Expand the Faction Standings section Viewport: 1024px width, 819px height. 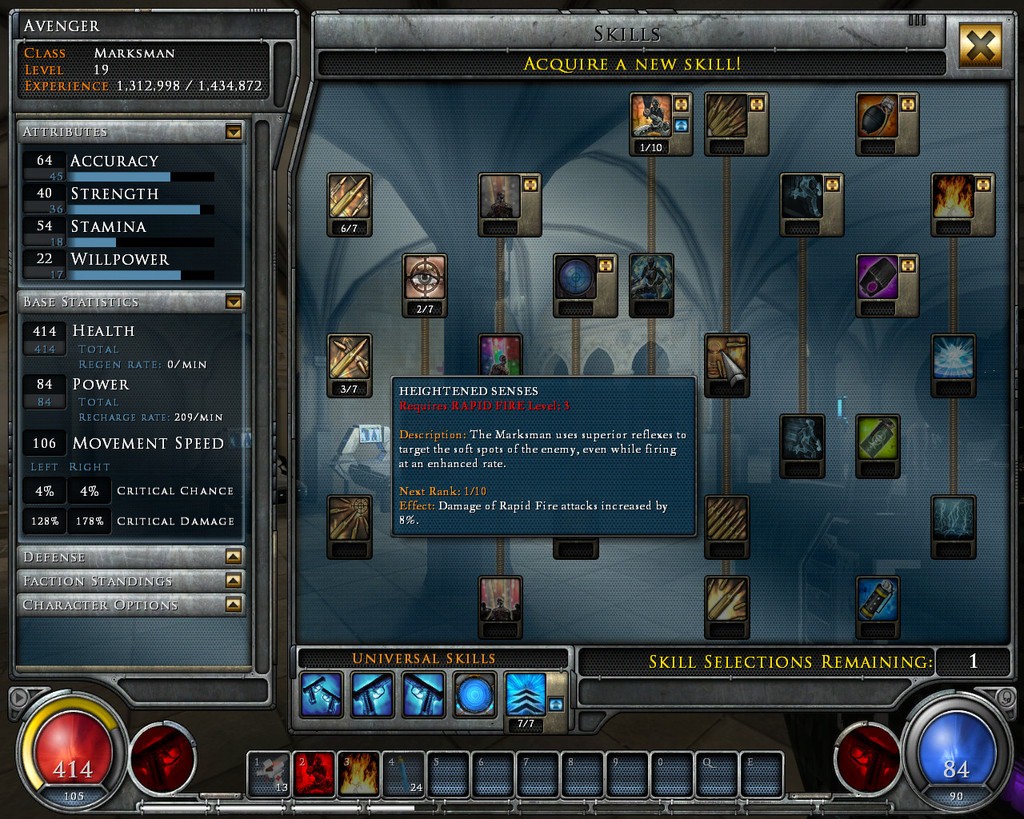(233, 580)
